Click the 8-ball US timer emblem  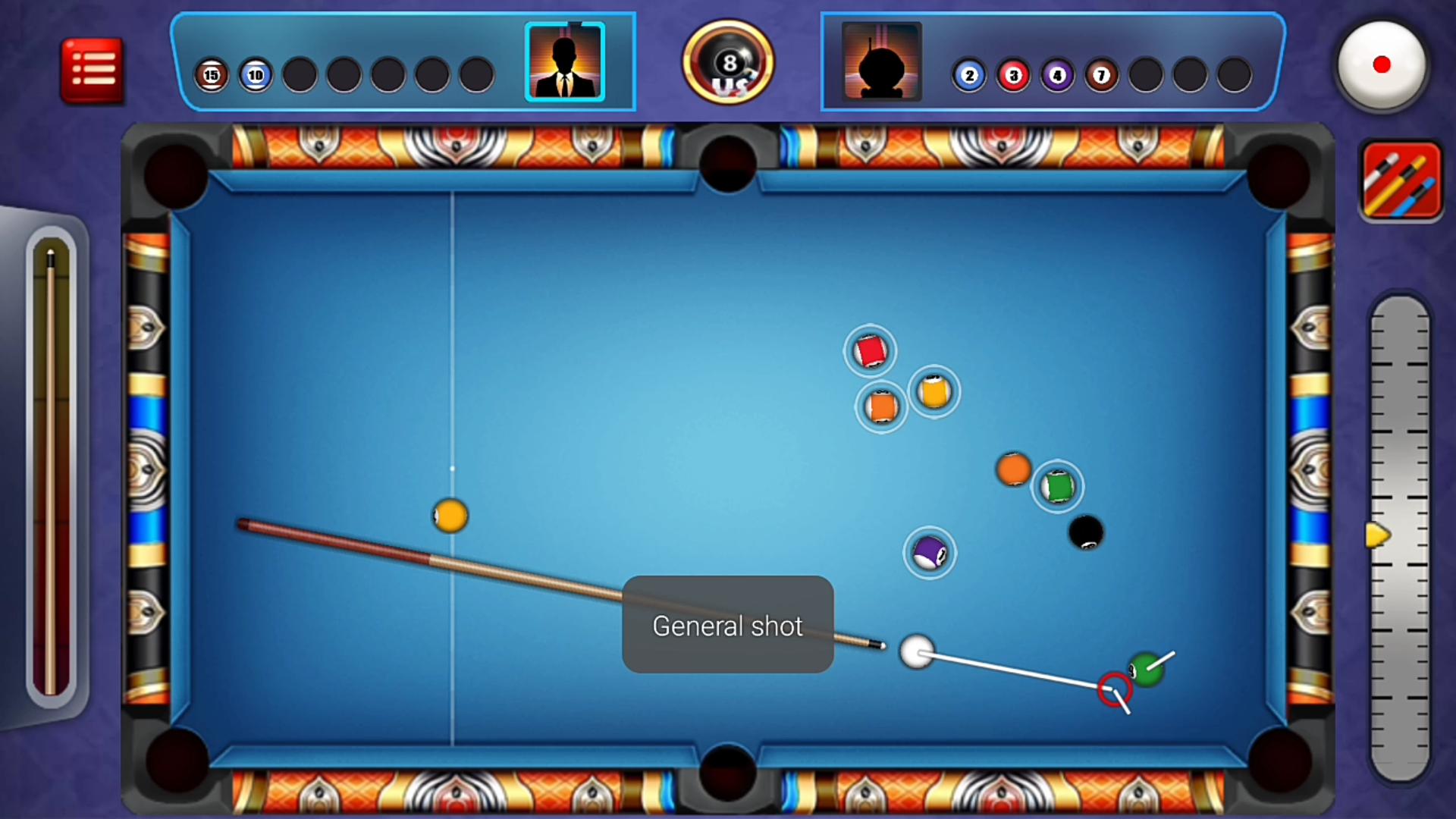click(727, 62)
